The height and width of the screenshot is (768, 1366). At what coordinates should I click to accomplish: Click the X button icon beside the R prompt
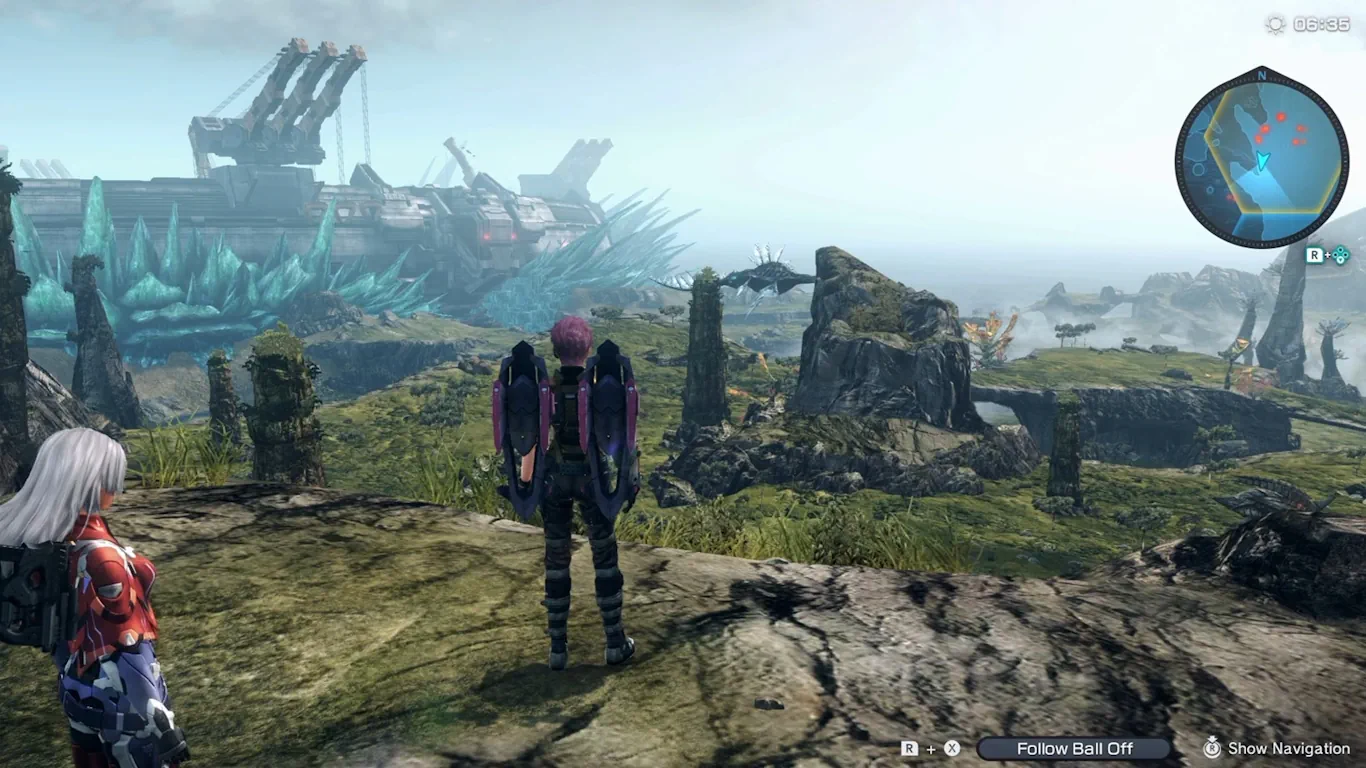[952, 747]
